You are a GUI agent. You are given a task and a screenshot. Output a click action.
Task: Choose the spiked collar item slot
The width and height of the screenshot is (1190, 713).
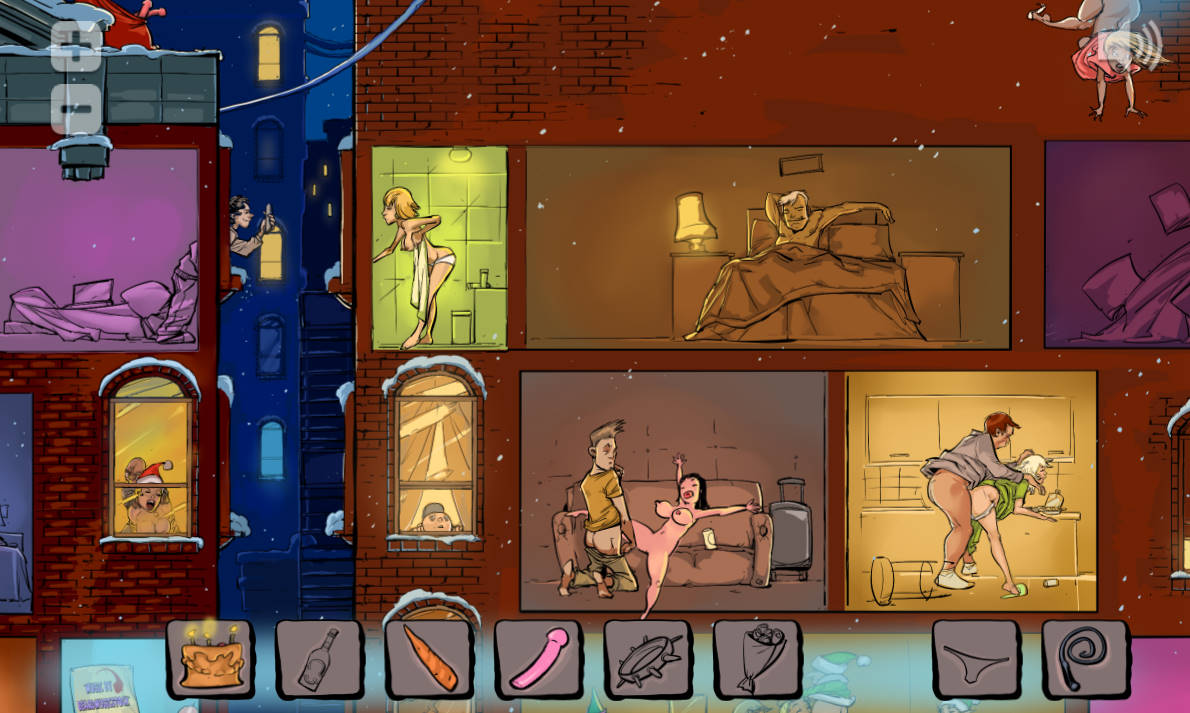point(647,657)
